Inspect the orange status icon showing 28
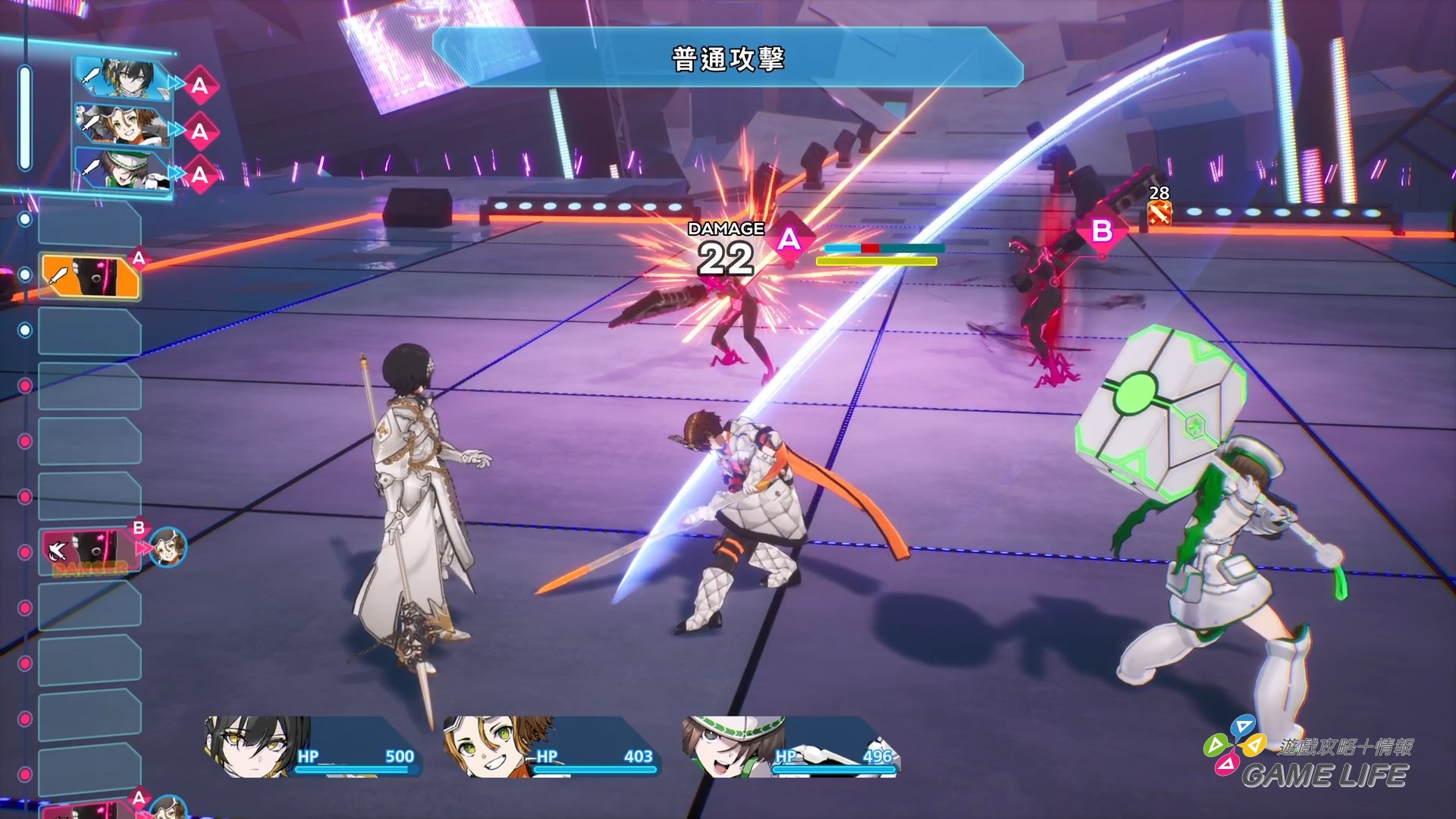Viewport: 1456px width, 819px height. tap(1159, 213)
